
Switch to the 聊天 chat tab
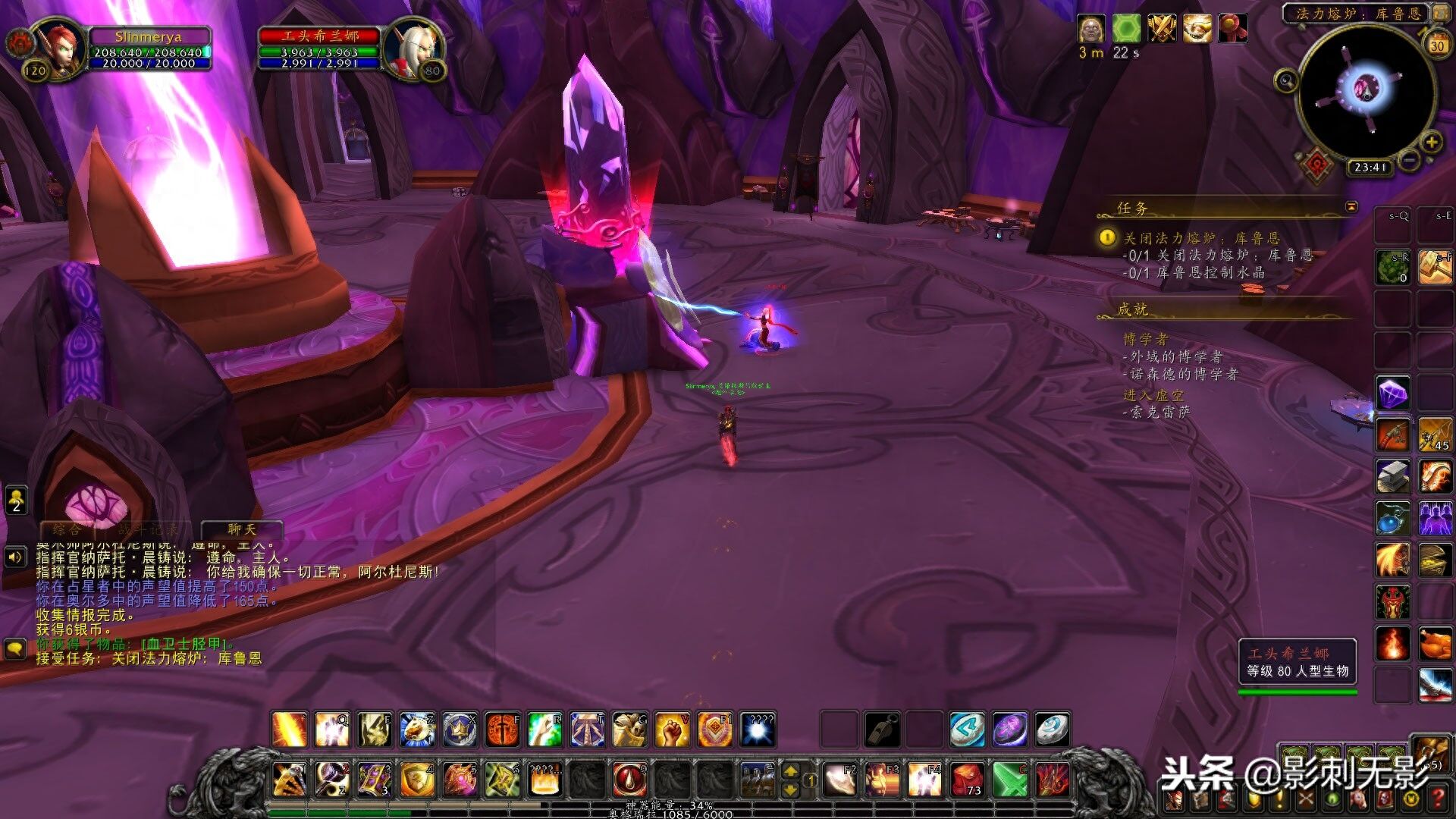click(242, 529)
